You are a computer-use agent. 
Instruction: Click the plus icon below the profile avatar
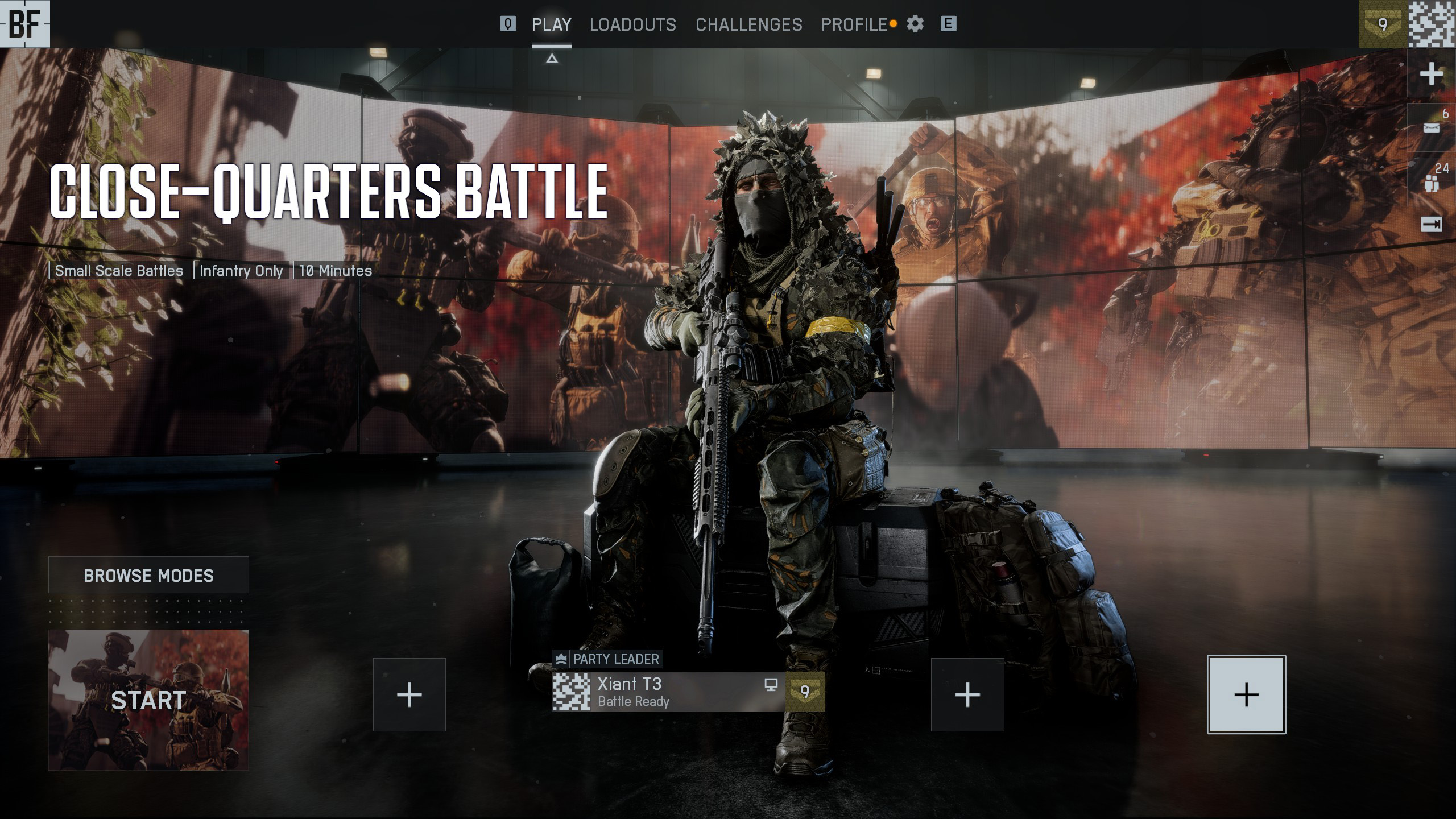tap(1432, 74)
